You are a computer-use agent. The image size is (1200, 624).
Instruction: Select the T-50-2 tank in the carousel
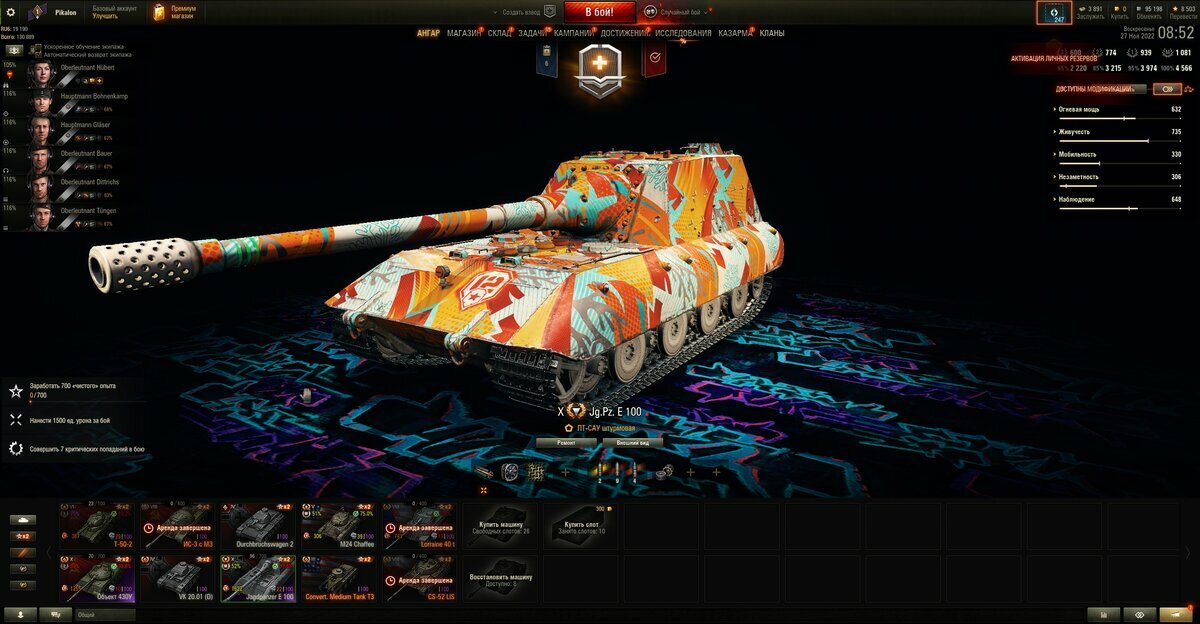click(97, 526)
